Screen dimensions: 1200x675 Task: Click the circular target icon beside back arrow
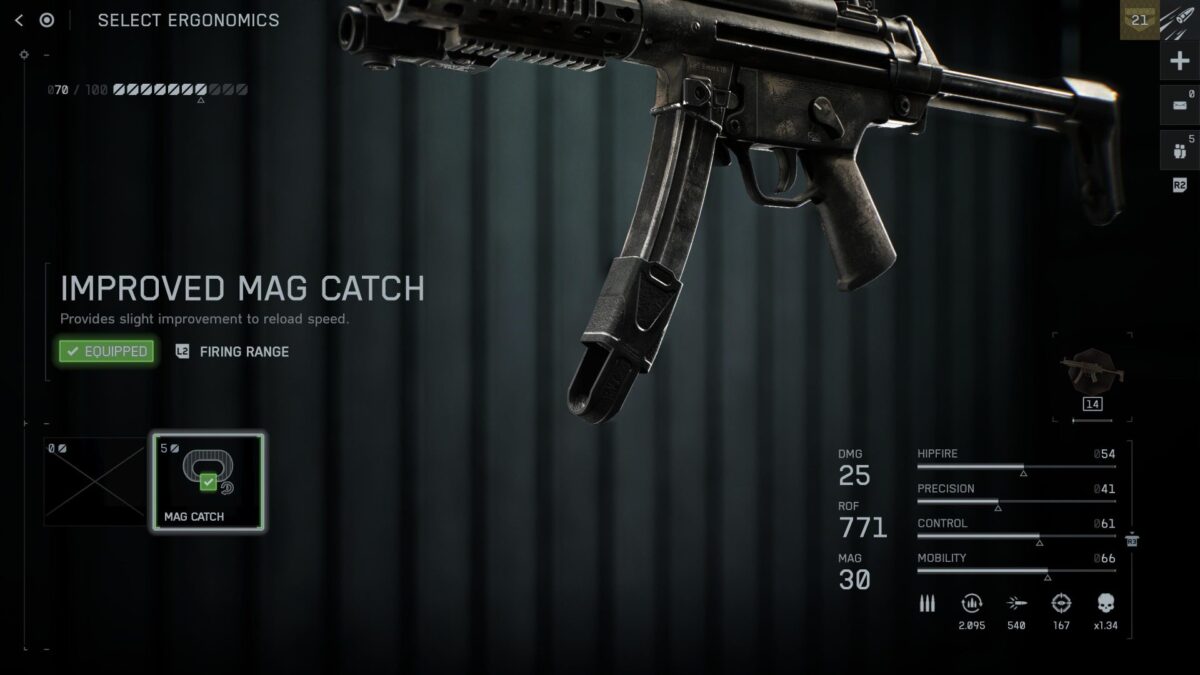point(47,20)
